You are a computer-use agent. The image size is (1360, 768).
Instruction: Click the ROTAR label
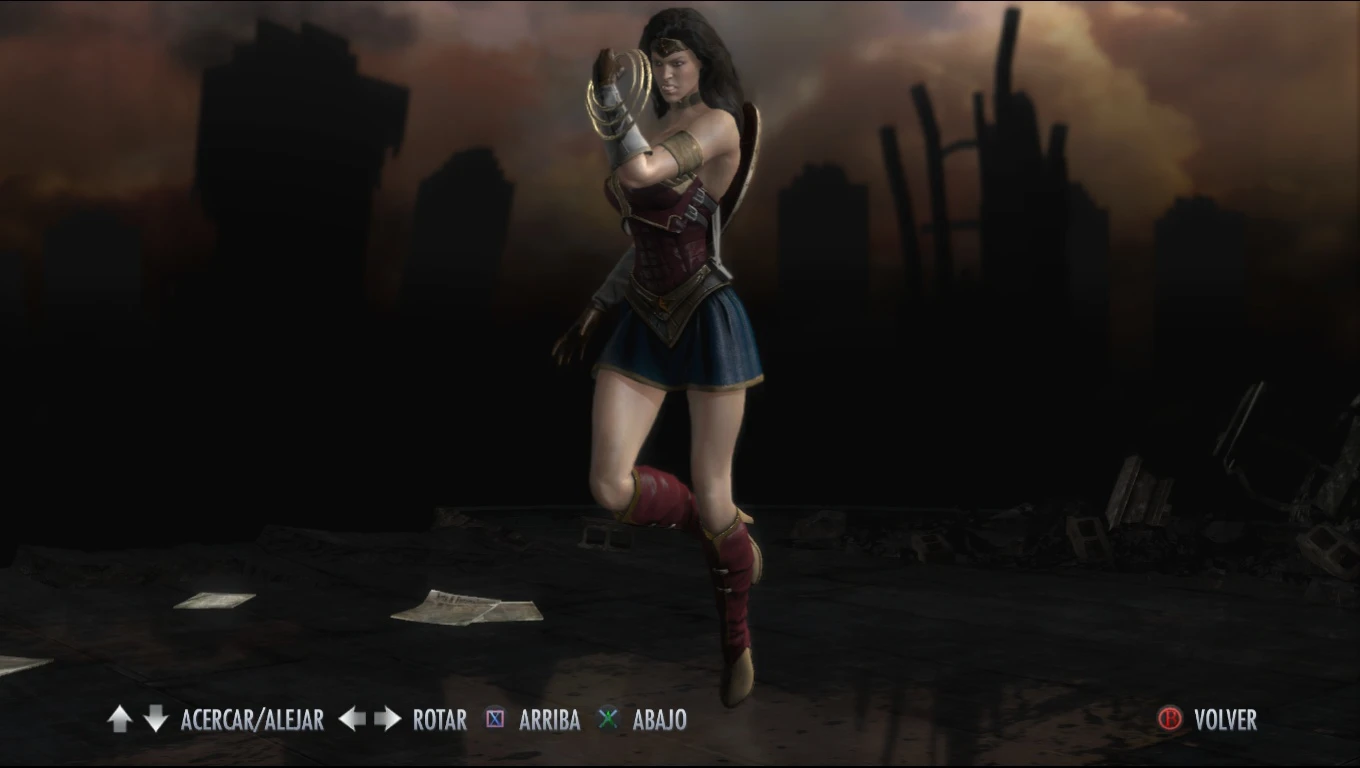[439, 719]
